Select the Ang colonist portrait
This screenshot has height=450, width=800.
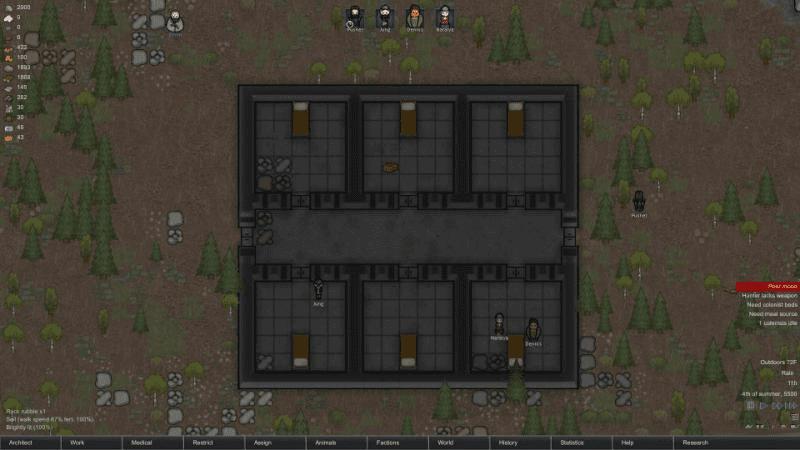pyautogui.click(x=384, y=17)
